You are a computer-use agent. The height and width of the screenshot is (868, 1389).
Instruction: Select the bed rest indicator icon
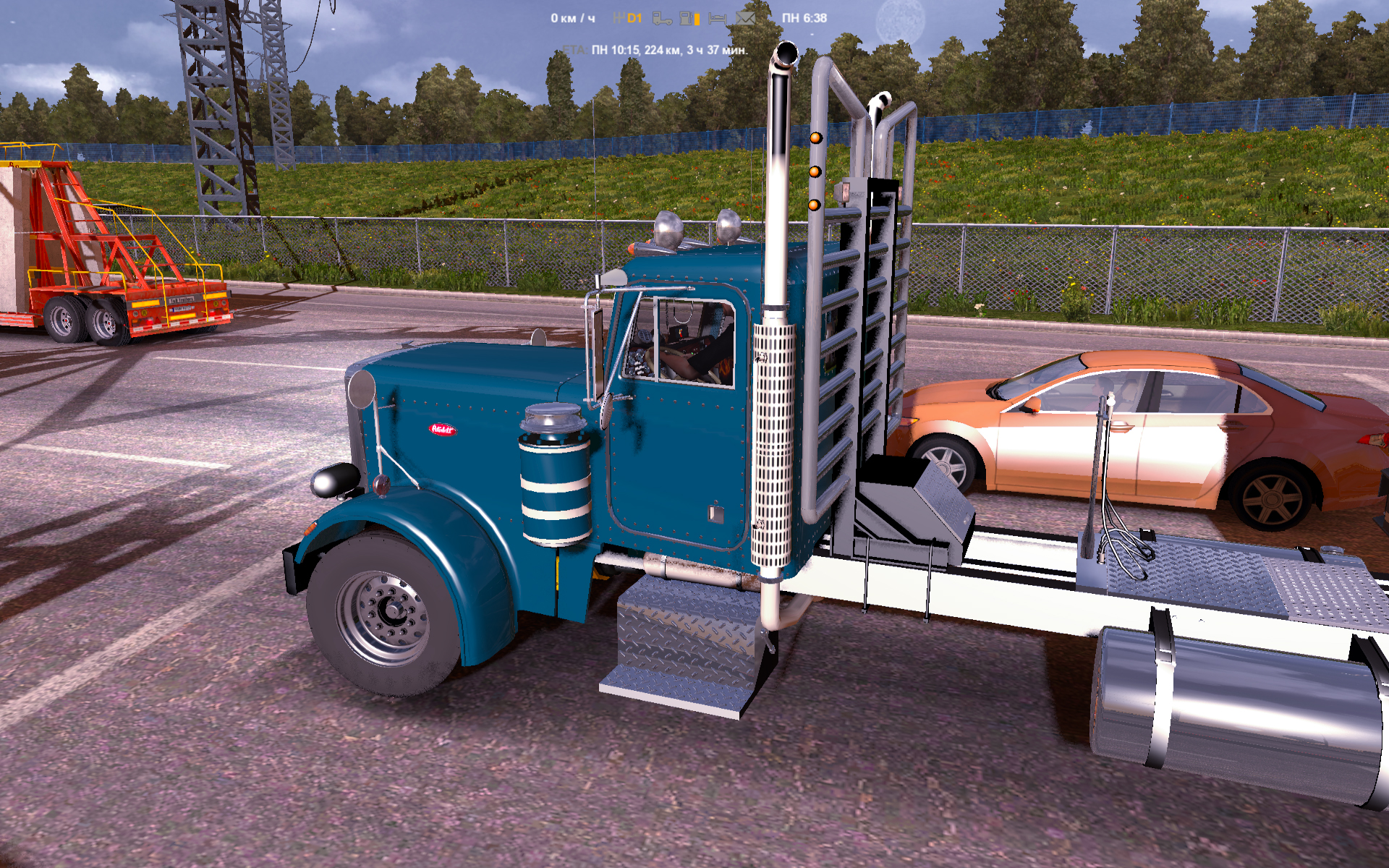[717, 18]
